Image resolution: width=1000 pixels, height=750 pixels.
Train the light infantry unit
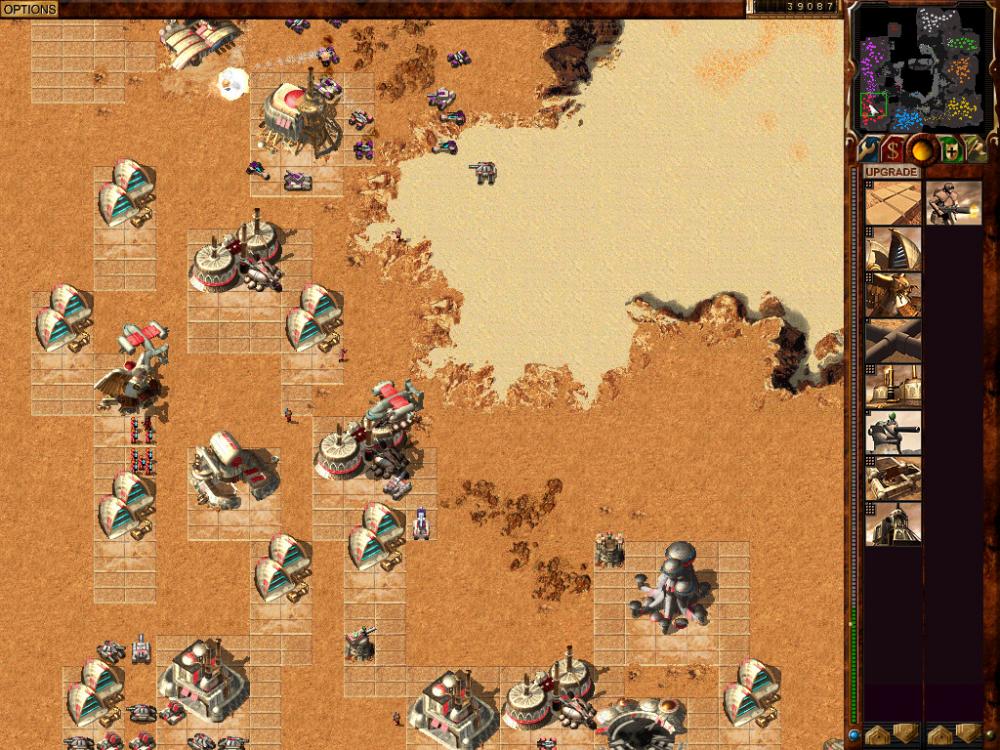point(953,203)
